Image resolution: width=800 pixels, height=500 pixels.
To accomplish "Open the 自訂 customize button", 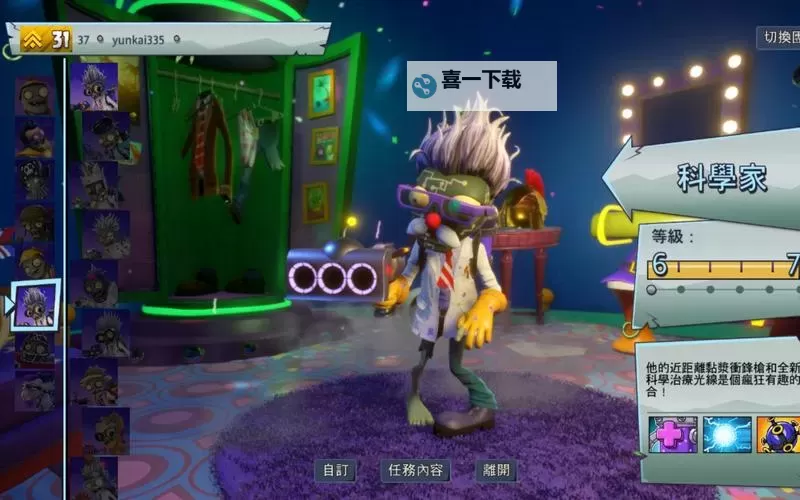I will [x=334, y=471].
